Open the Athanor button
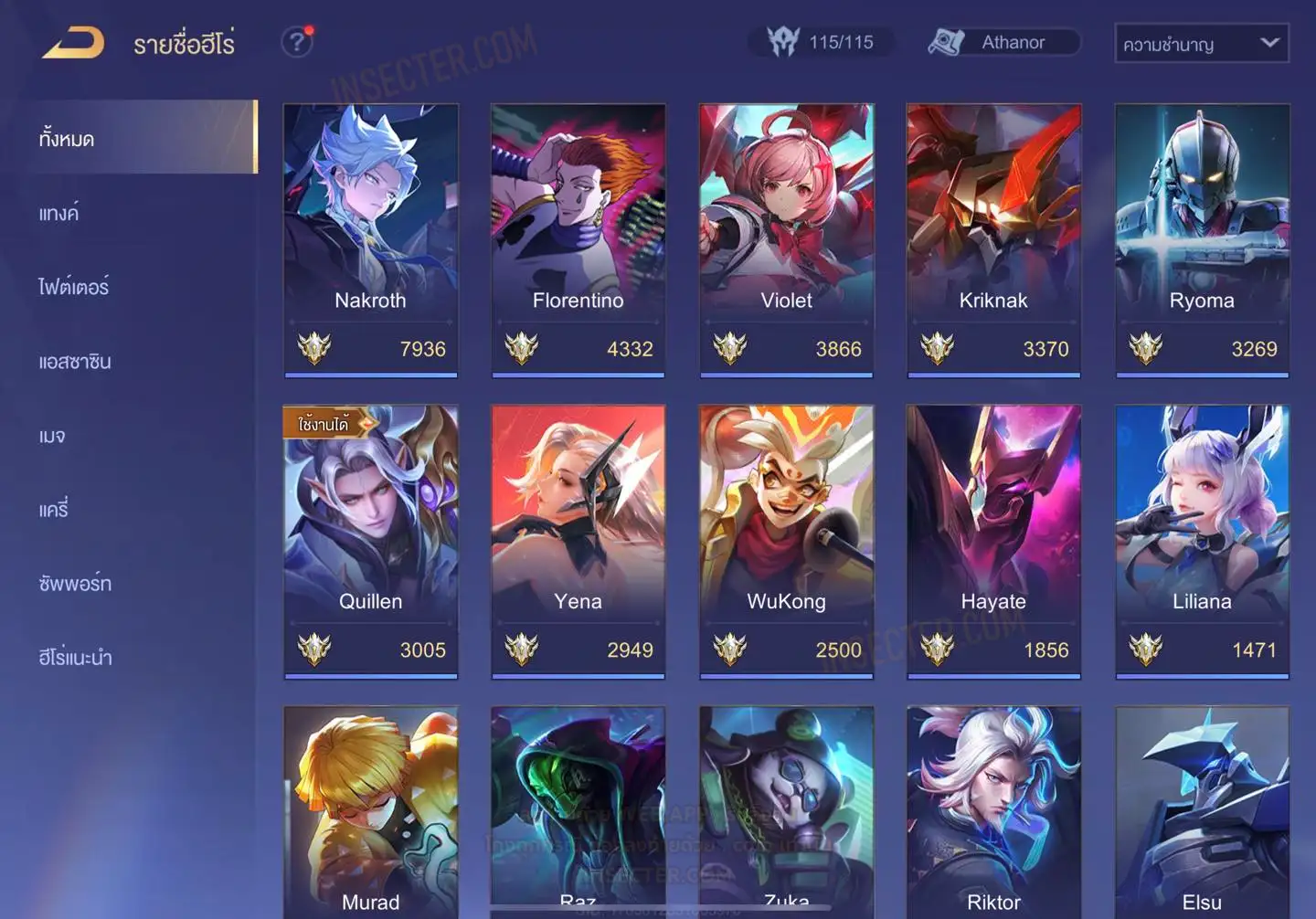The width and height of the screenshot is (1316, 919). [x=1003, y=42]
